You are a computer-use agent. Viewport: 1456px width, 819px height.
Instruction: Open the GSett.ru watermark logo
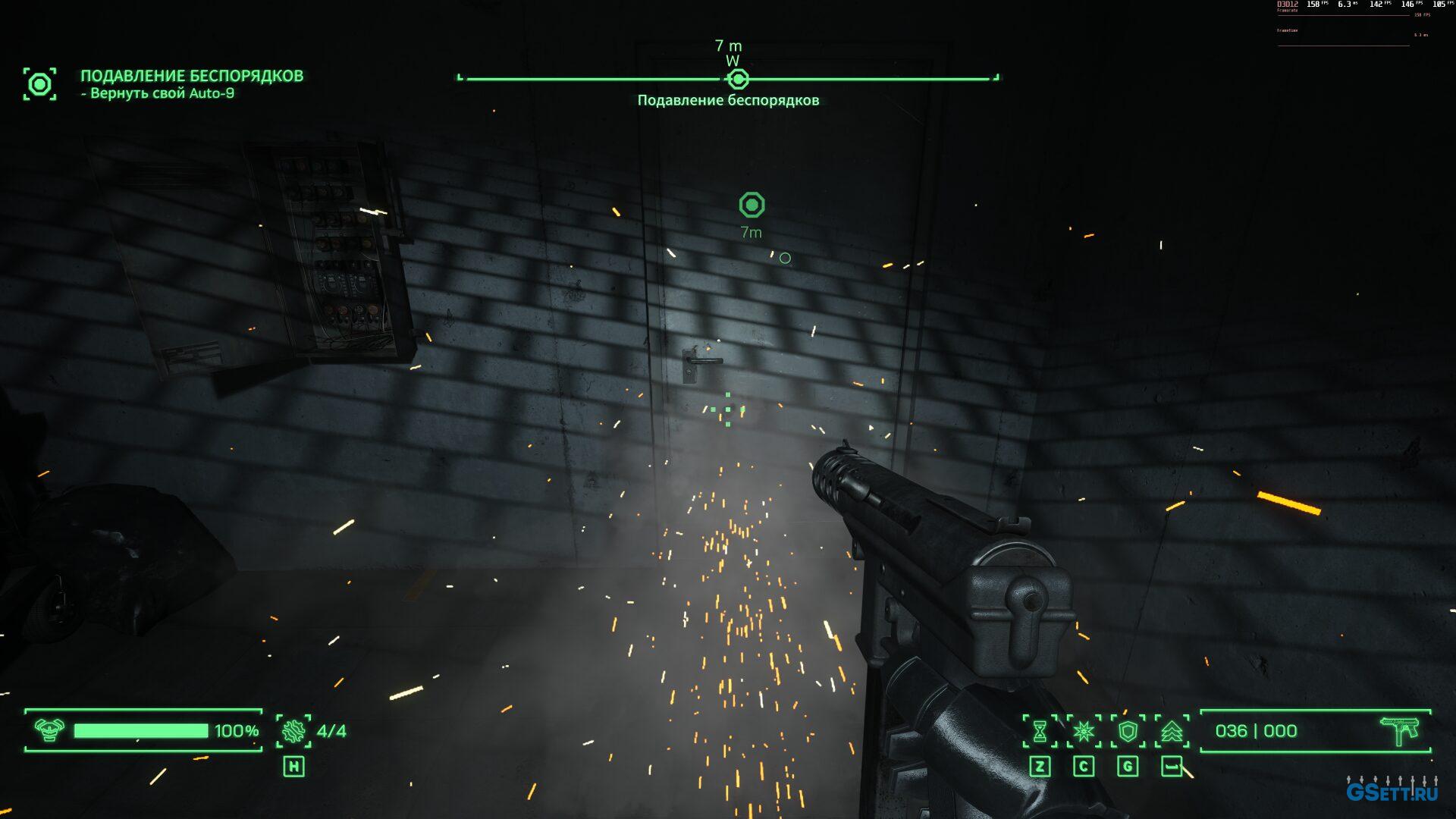pyautogui.click(x=1392, y=791)
